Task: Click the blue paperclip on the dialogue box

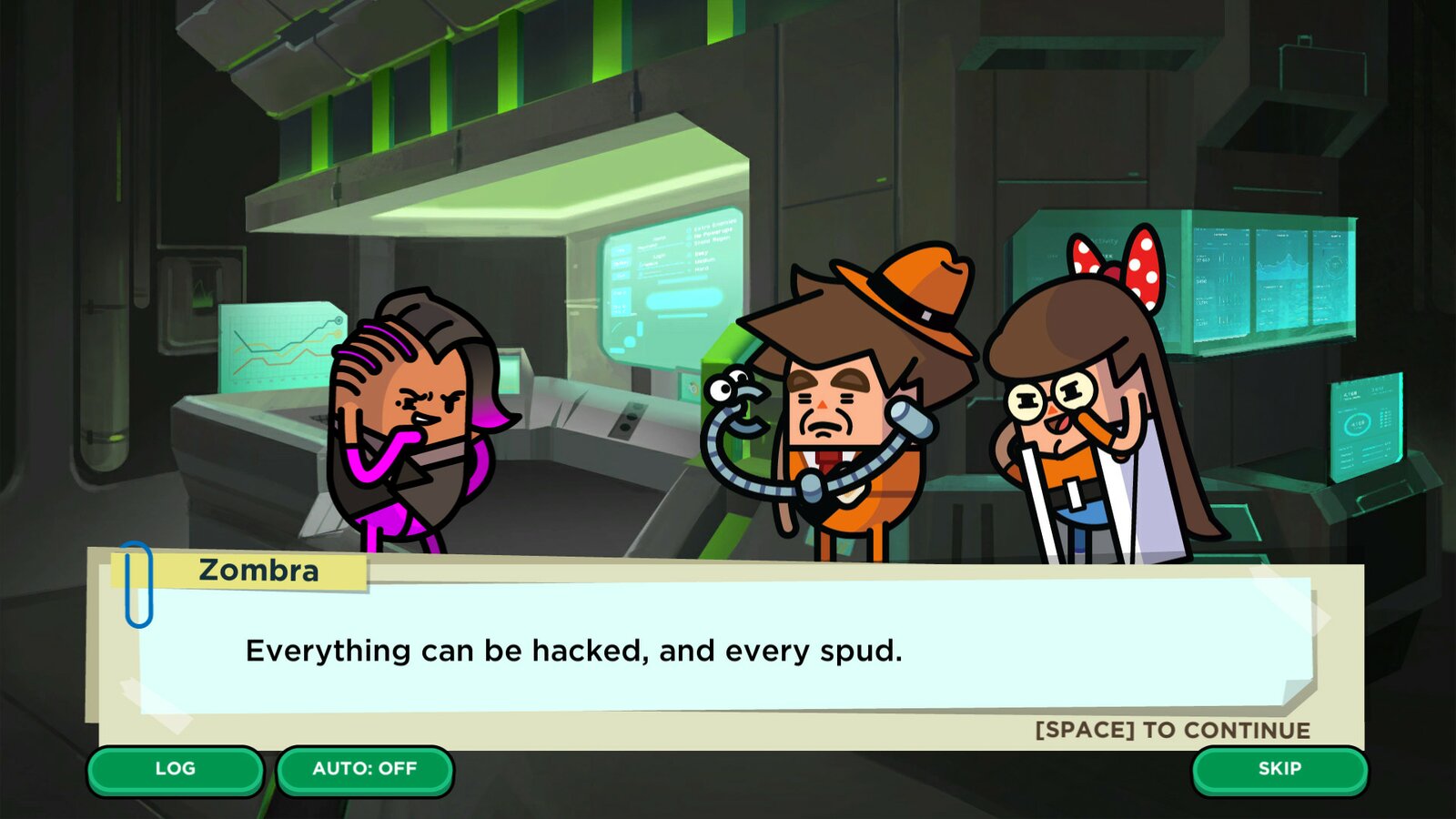Action: tap(137, 583)
